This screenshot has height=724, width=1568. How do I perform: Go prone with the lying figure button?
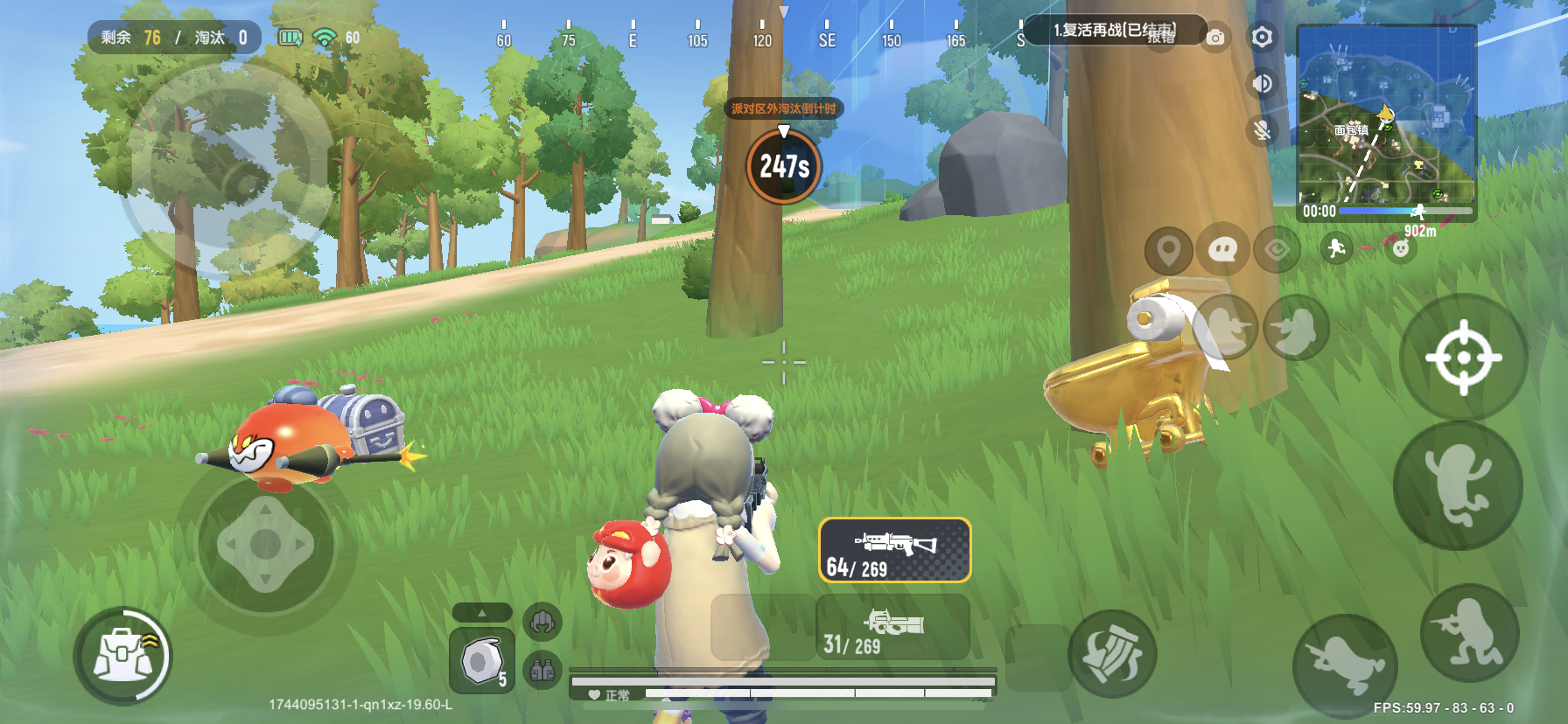click(x=1345, y=666)
